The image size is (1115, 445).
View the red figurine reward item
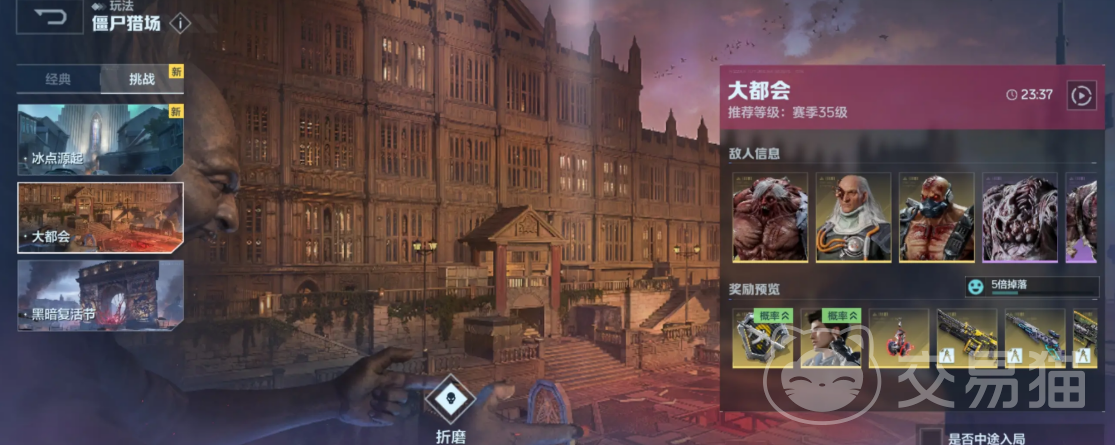pyautogui.click(x=897, y=338)
